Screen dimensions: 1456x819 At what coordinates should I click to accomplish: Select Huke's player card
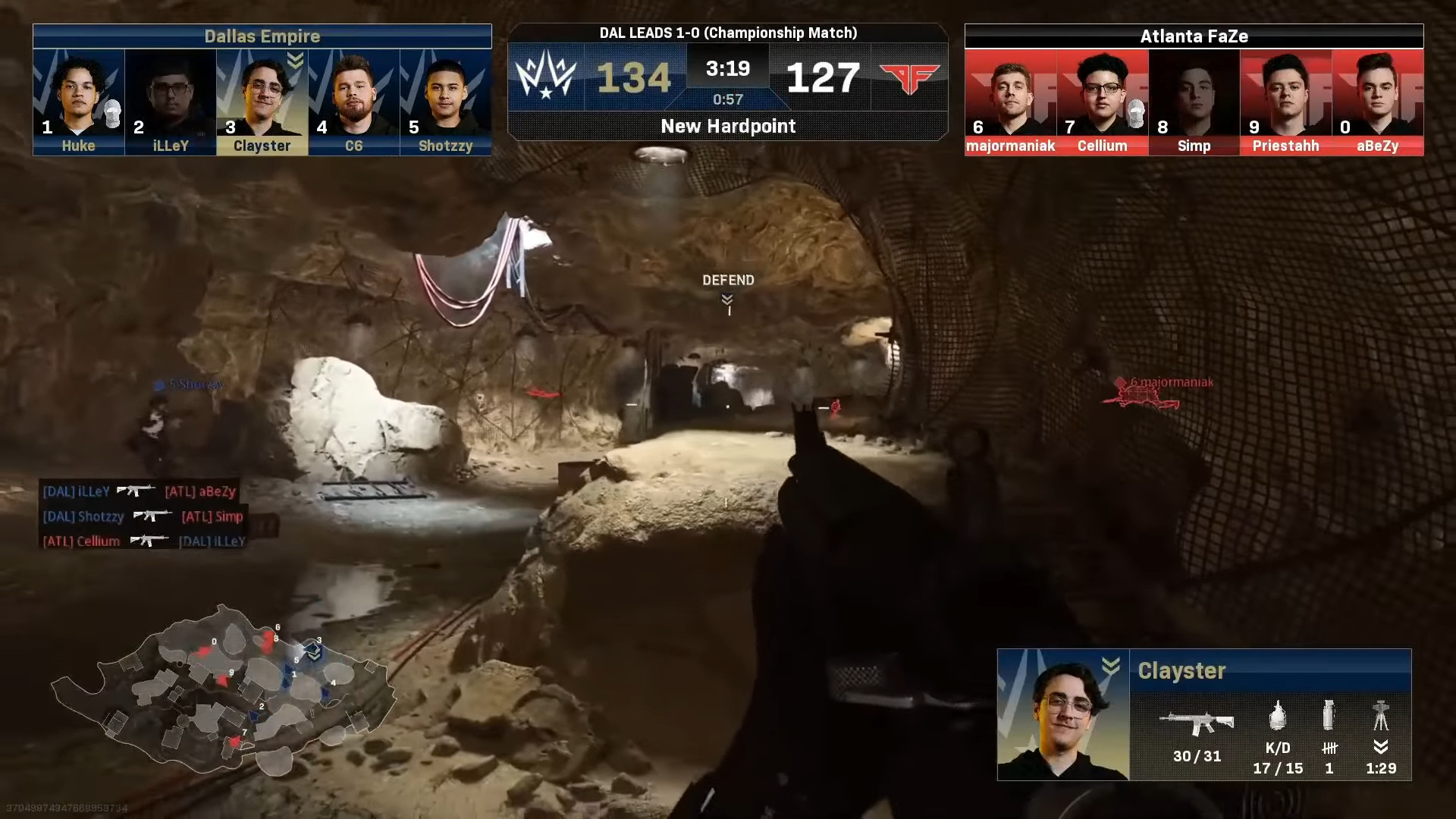(x=79, y=102)
